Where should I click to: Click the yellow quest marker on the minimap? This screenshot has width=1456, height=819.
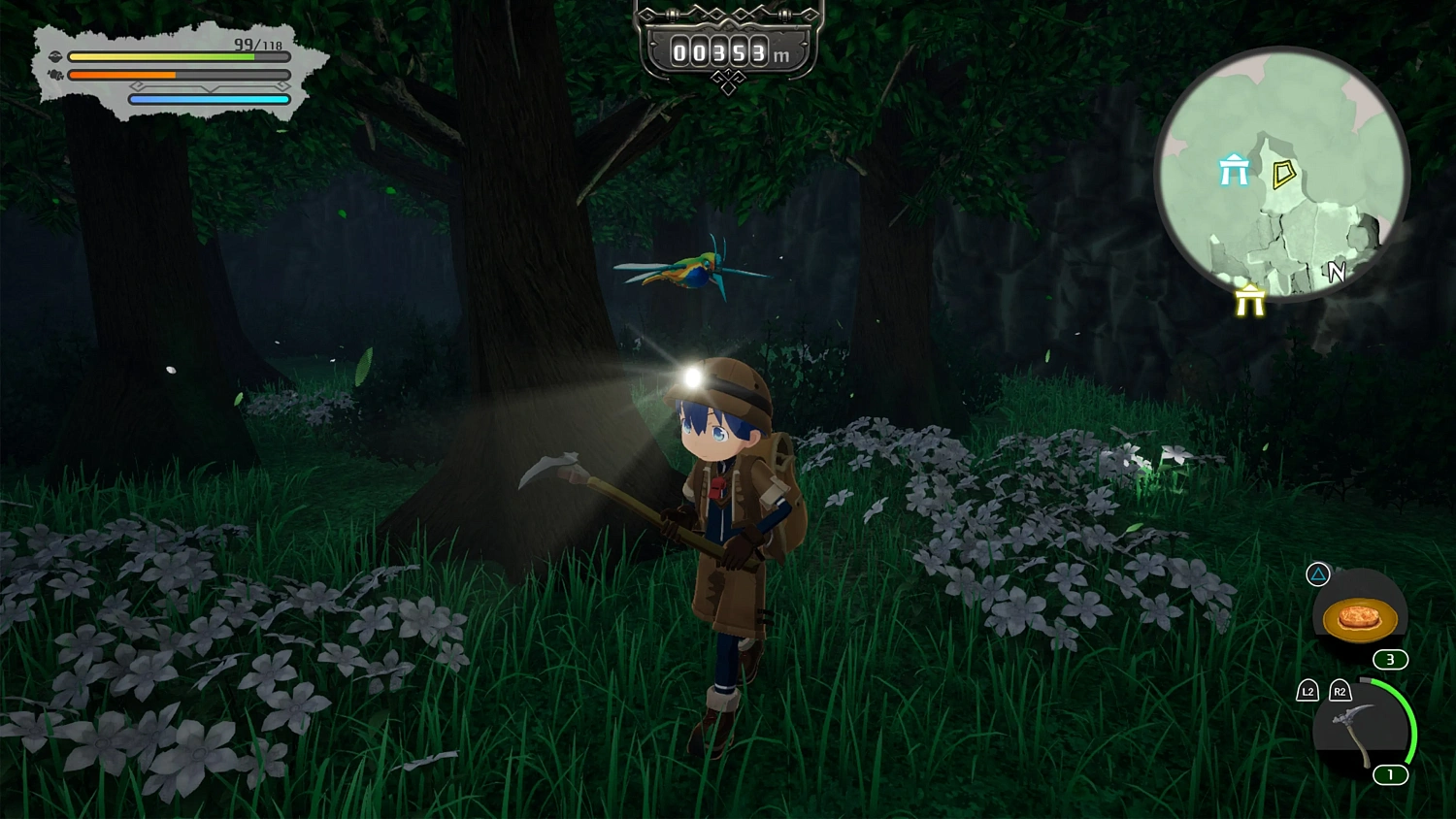click(x=1283, y=173)
